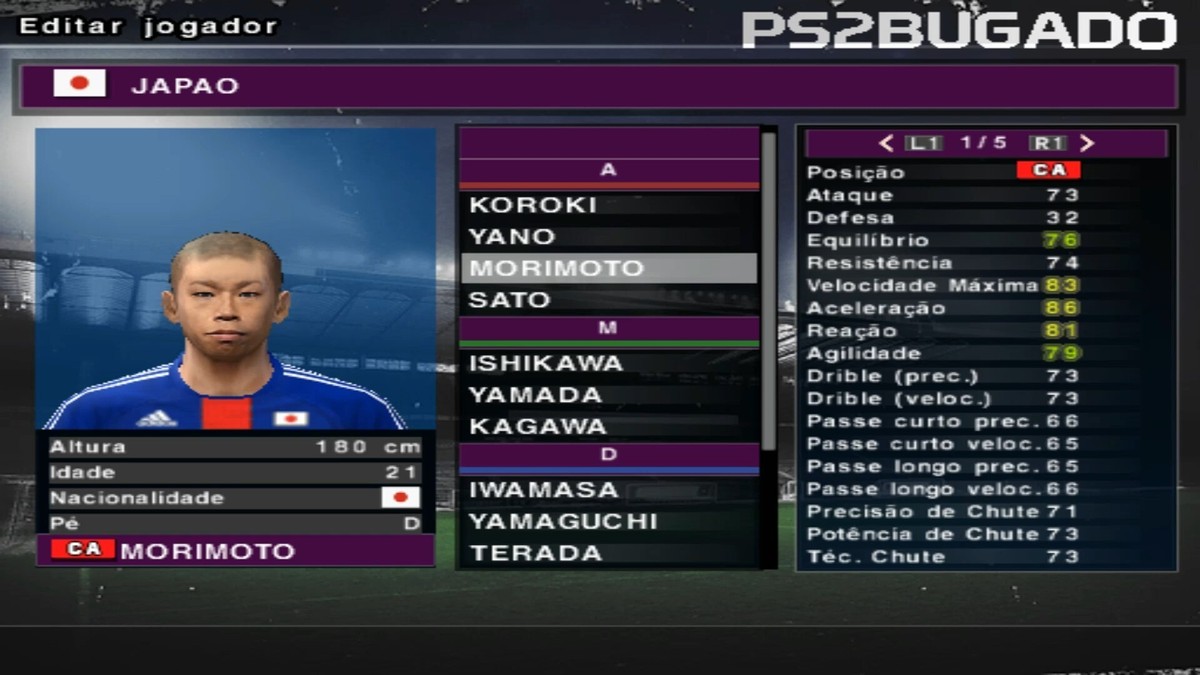Screen dimensions: 1200x675
Task: Choose YANO in the attackers list
Action: [x=608, y=237]
